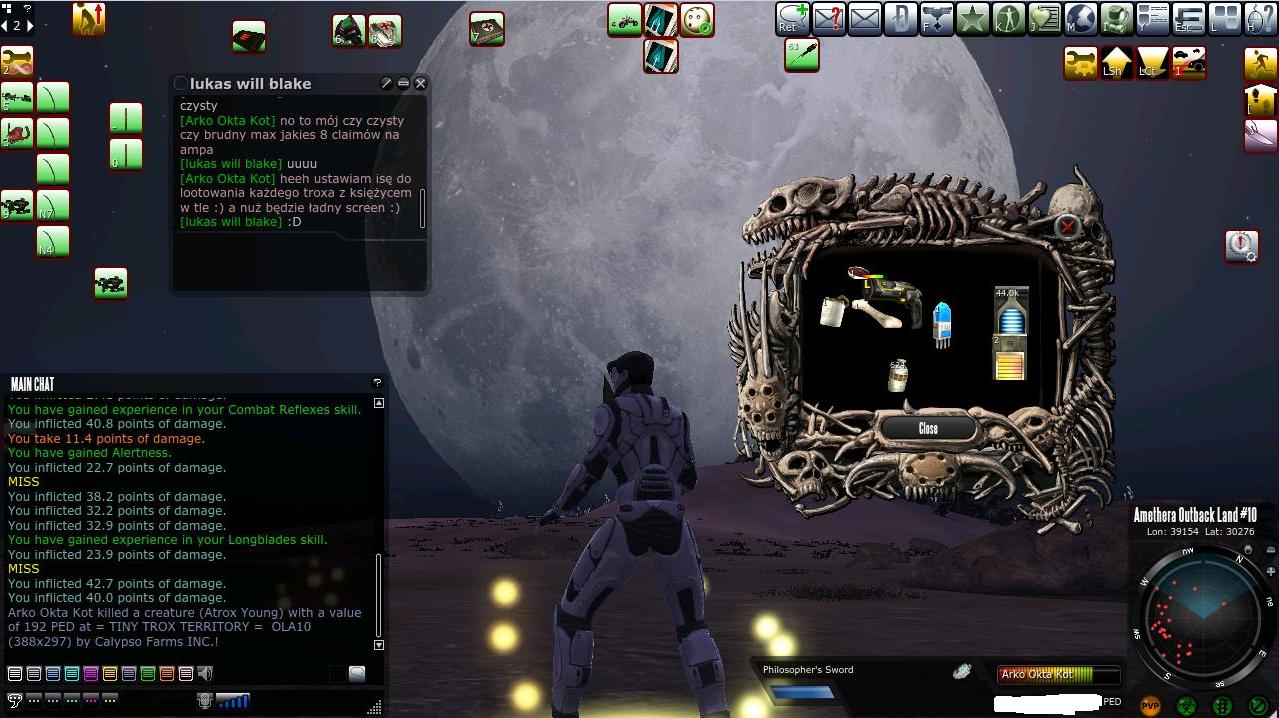
Task: Activate the yellow wrench repair icon
Action: [x=1081, y=63]
